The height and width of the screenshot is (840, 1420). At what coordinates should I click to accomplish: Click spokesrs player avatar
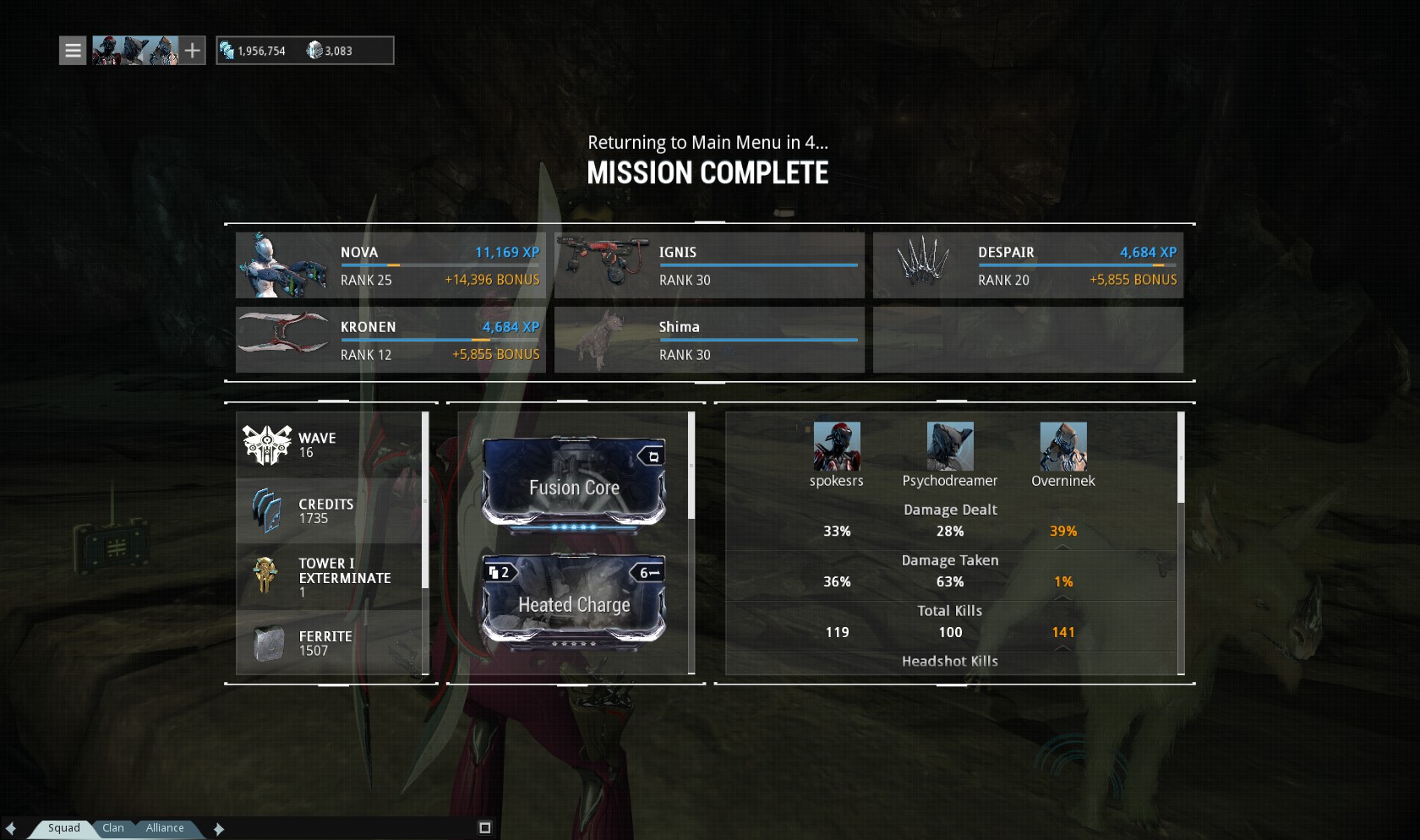tap(837, 446)
